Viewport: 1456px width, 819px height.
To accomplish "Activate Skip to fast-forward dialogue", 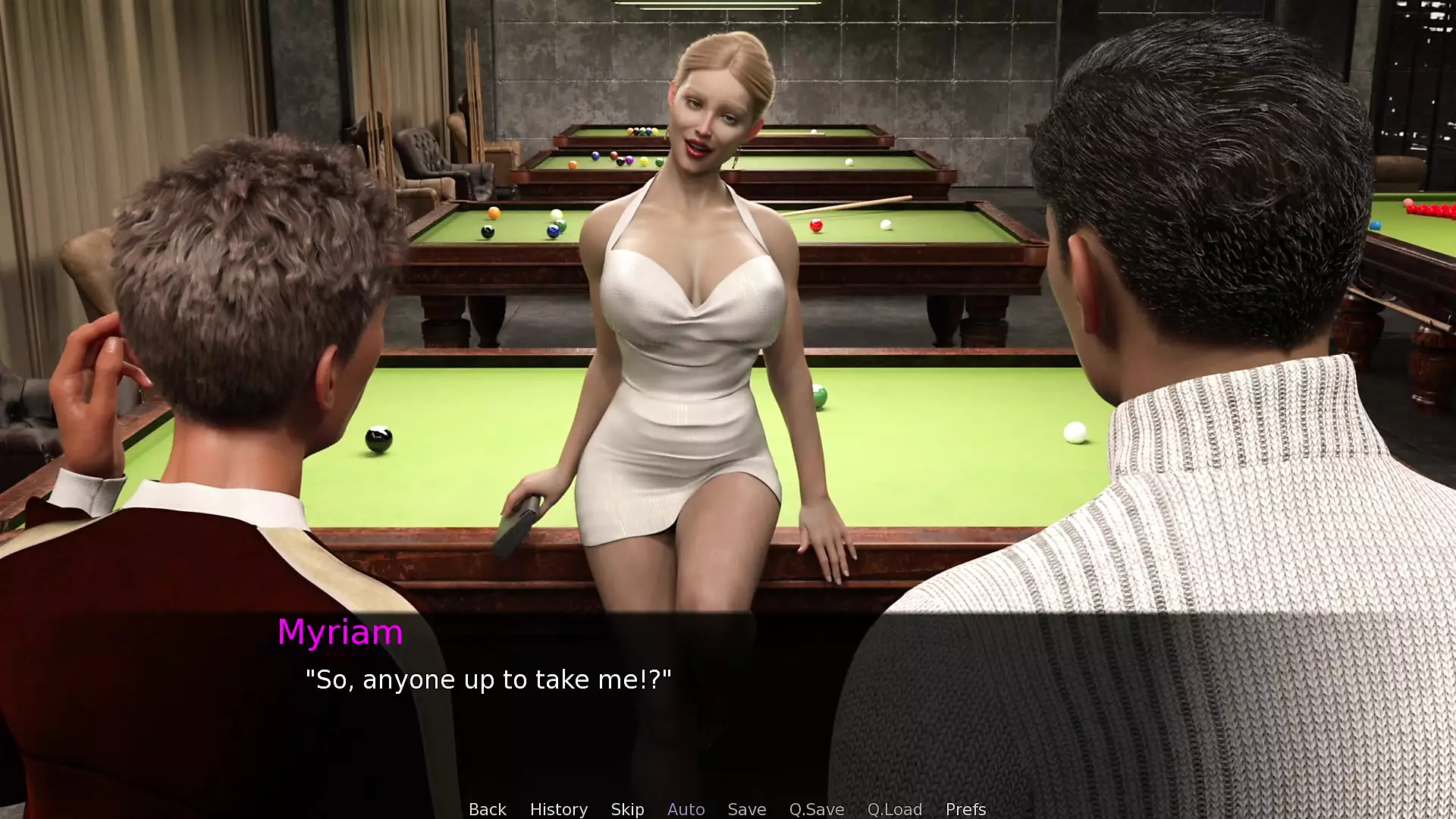I will click(627, 809).
